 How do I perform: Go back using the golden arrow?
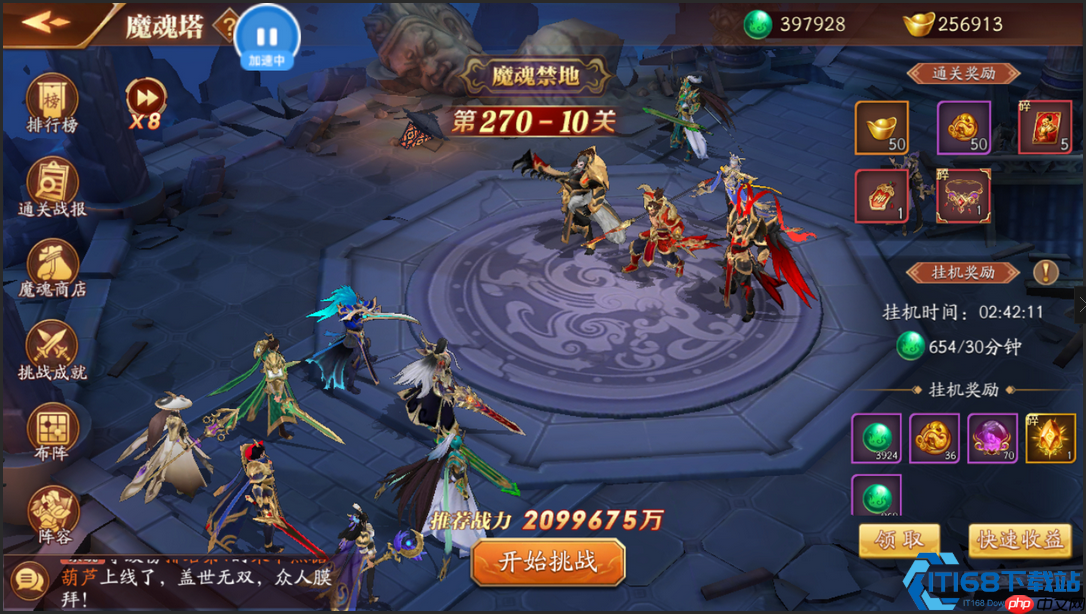pos(46,23)
